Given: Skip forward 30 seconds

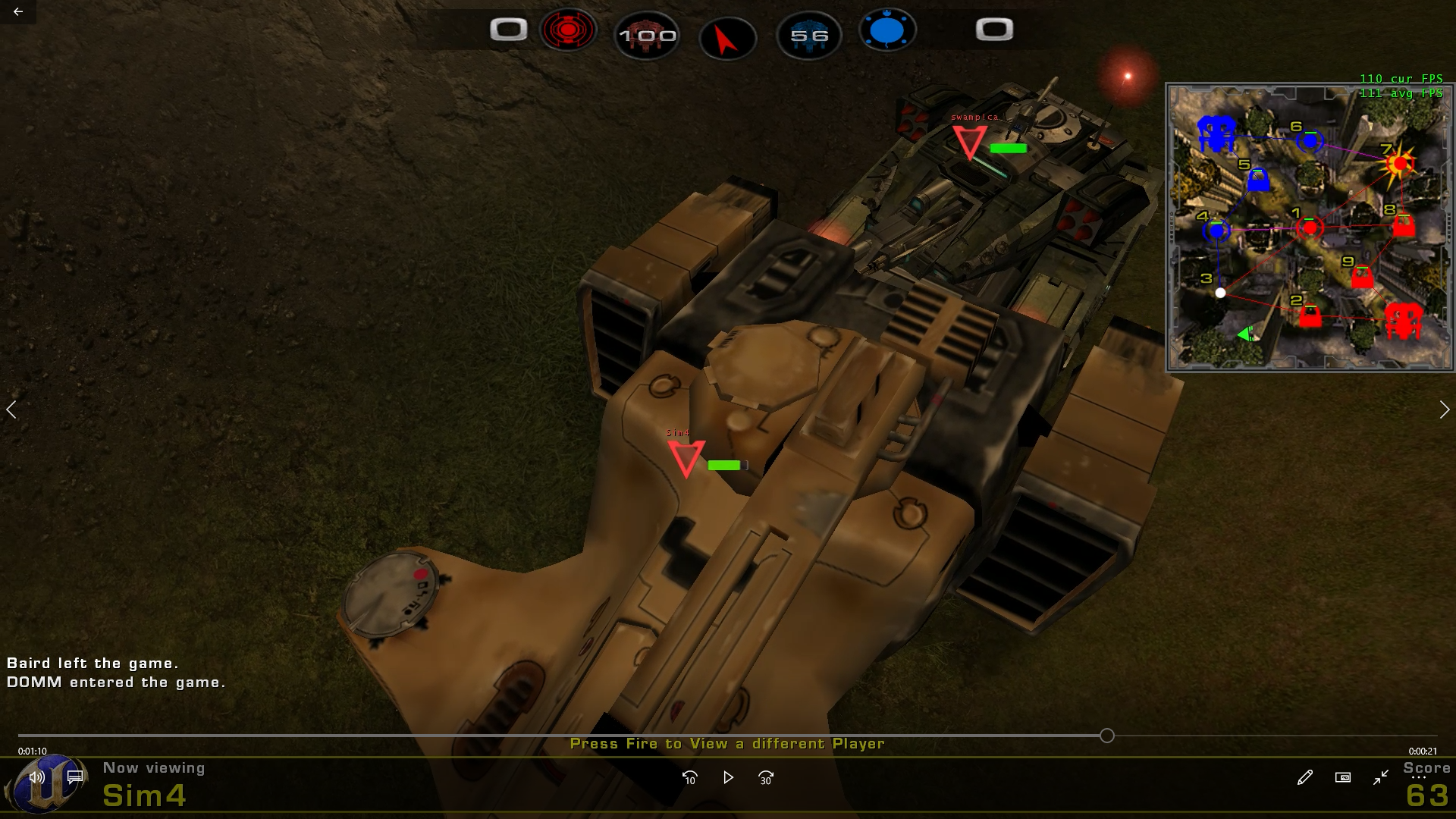Looking at the screenshot, I should (766, 777).
